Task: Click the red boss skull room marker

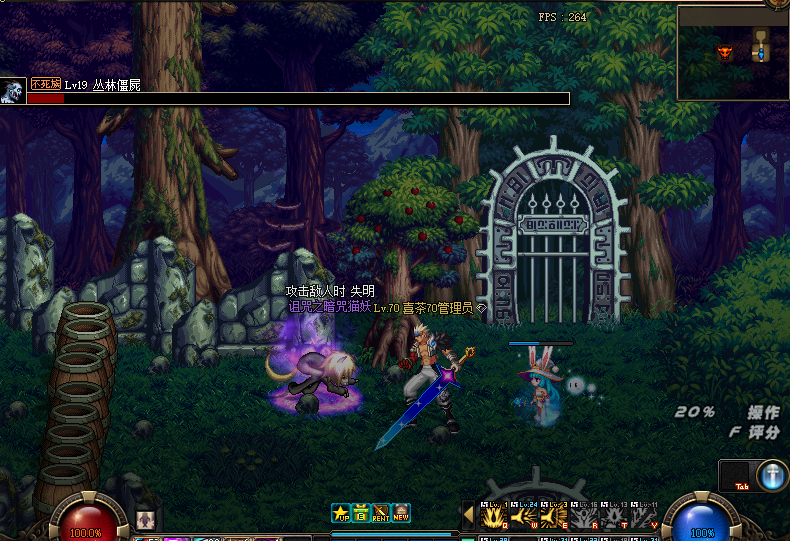Action: point(725,51)
